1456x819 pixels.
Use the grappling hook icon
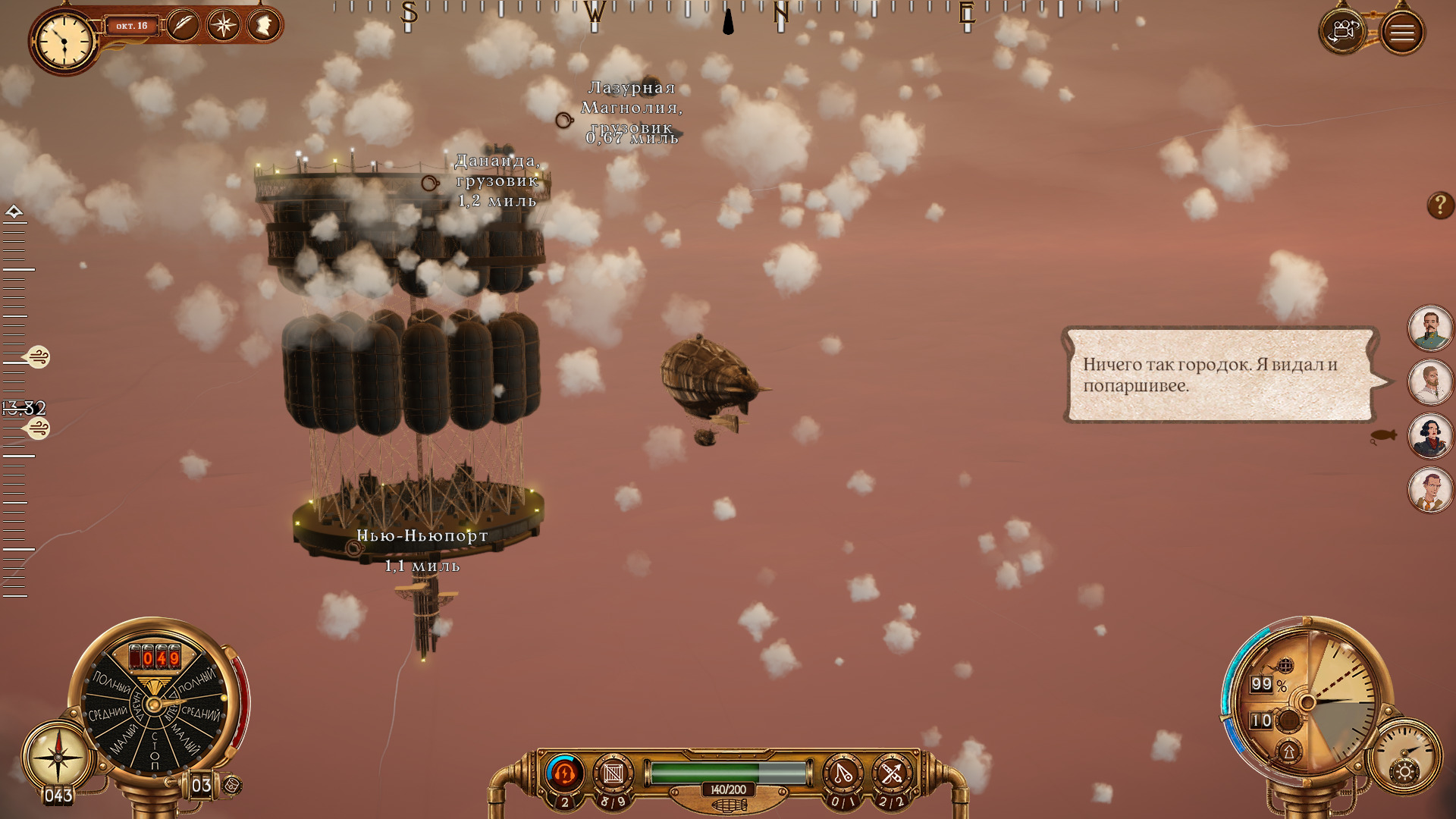tap(843, 774)
